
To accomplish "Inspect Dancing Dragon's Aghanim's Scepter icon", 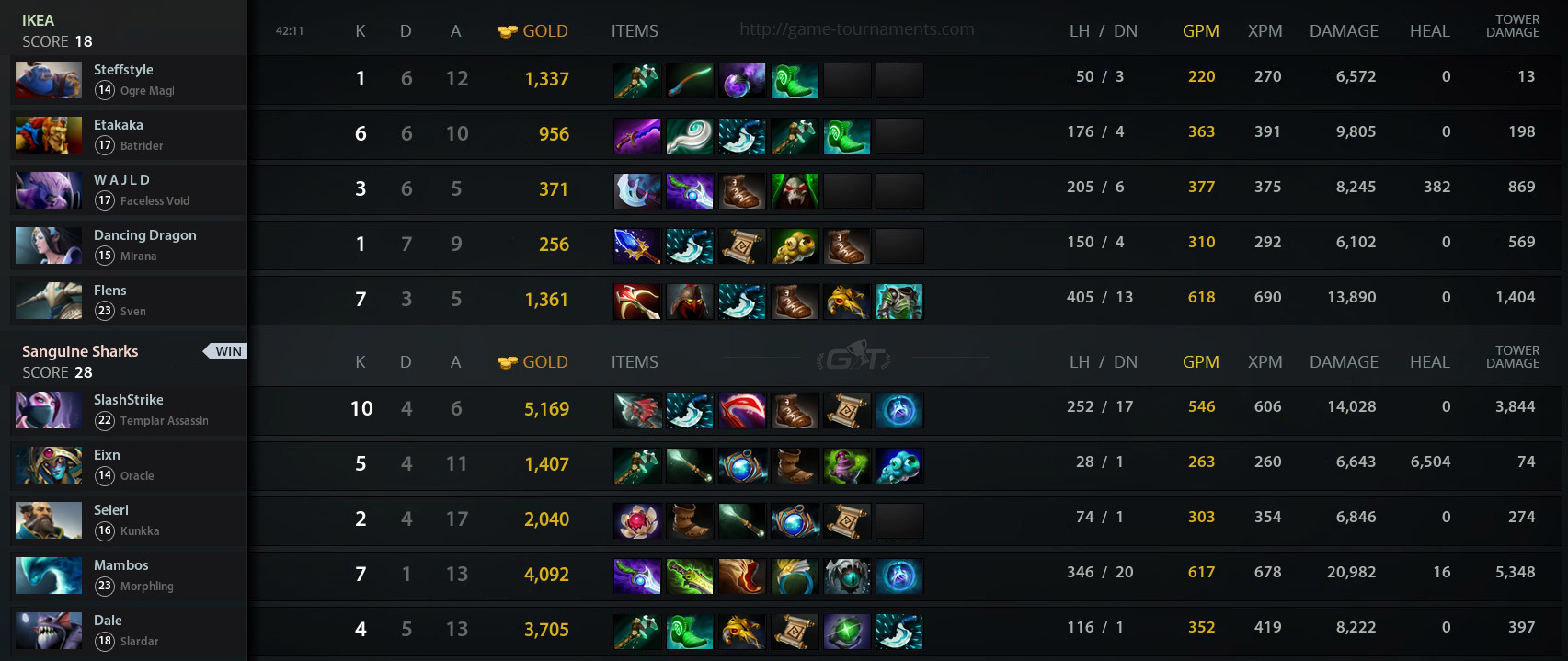I will point(636,246).
